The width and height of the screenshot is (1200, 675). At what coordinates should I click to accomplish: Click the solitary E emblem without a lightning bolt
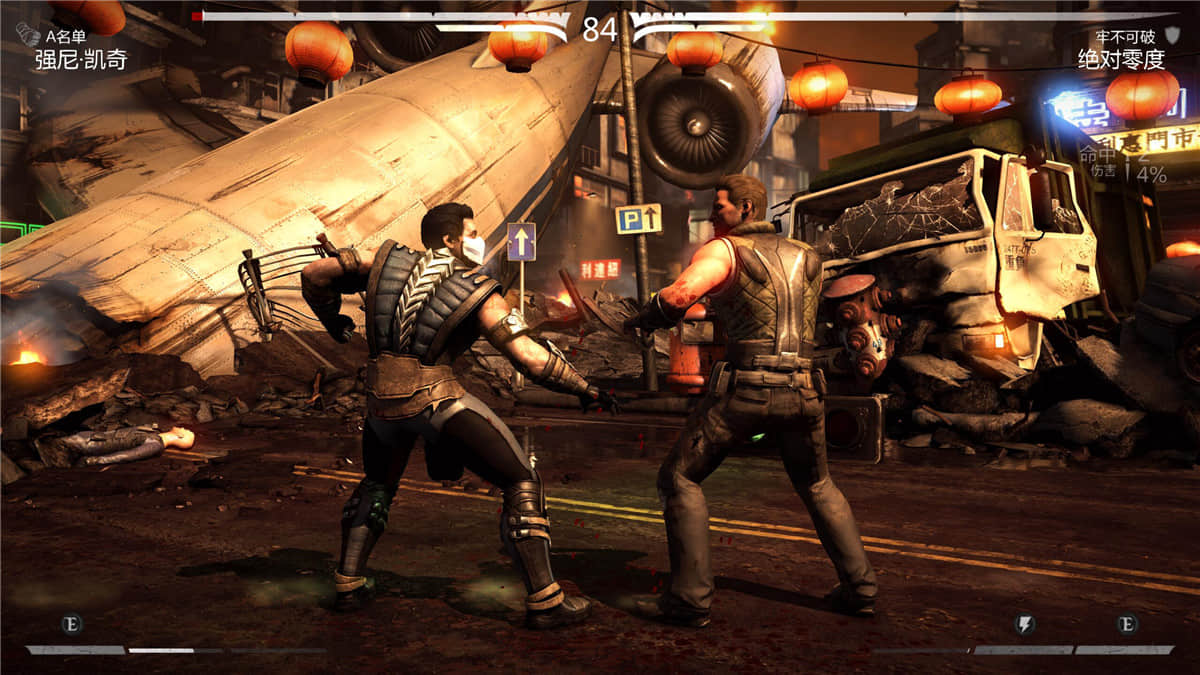72,624
